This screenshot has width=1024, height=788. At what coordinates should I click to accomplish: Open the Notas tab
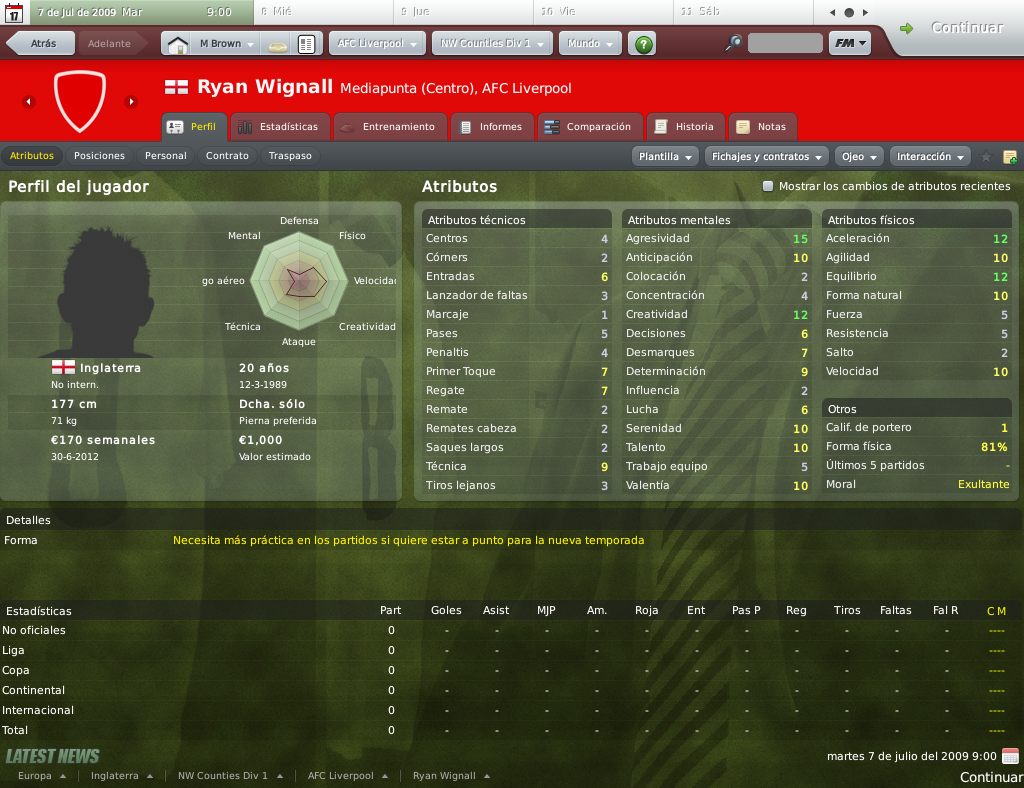click(762, 127)
